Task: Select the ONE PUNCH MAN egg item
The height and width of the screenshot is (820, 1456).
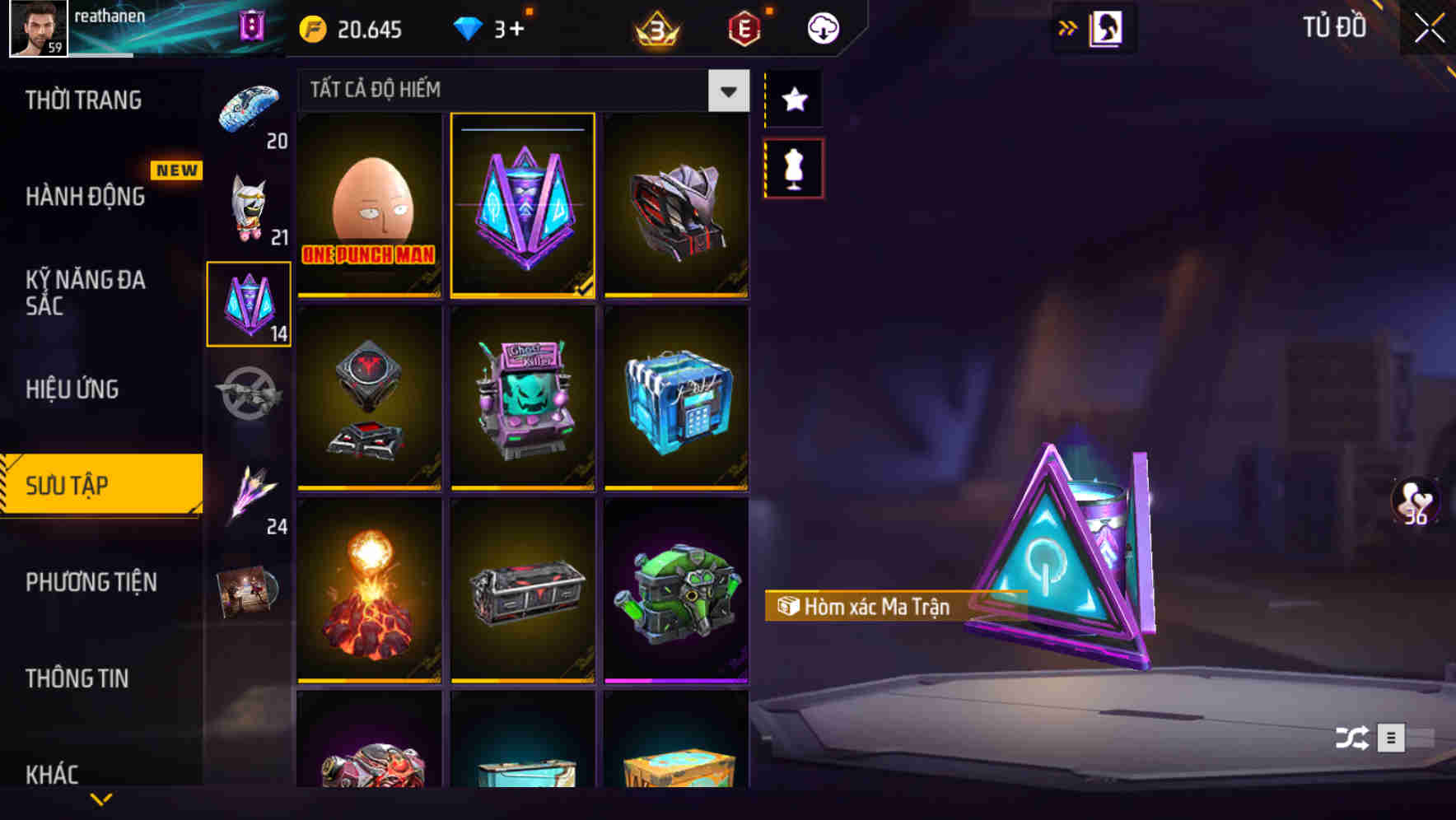Action: click(369, 206)
